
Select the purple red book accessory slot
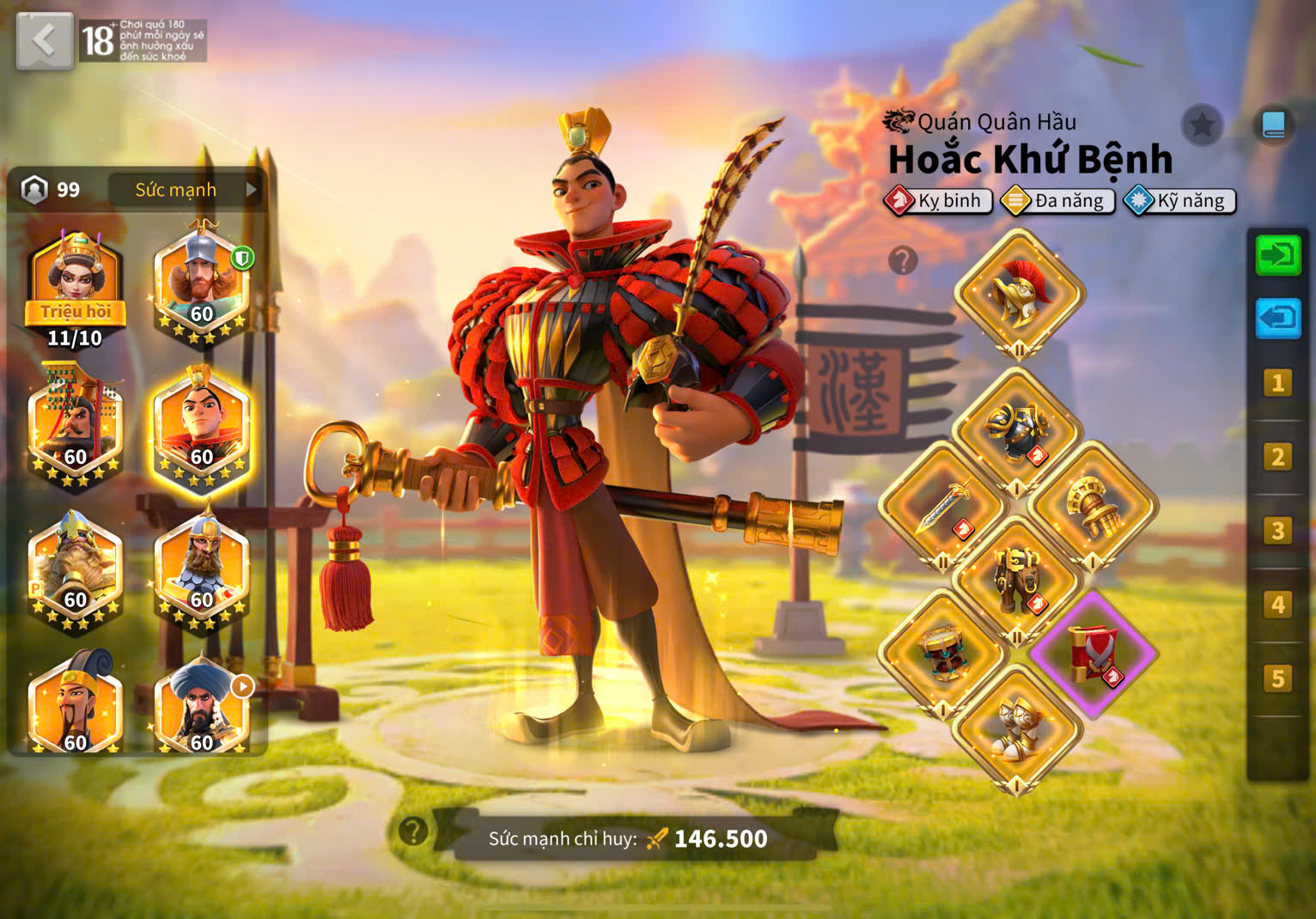coord(1093,654)
